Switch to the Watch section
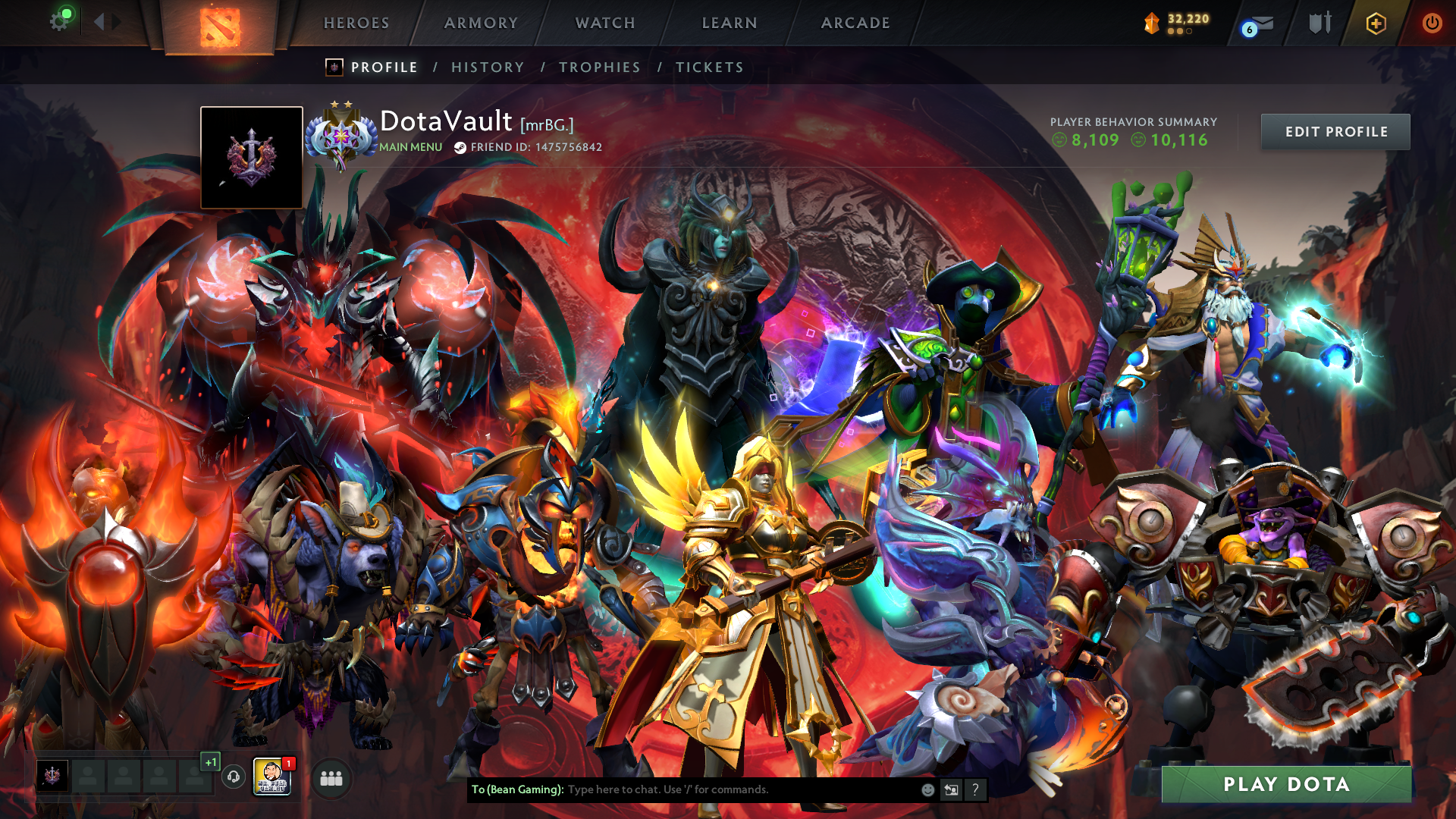The height and width of the screenshot is (819, 1456). (x=605, y=23)
